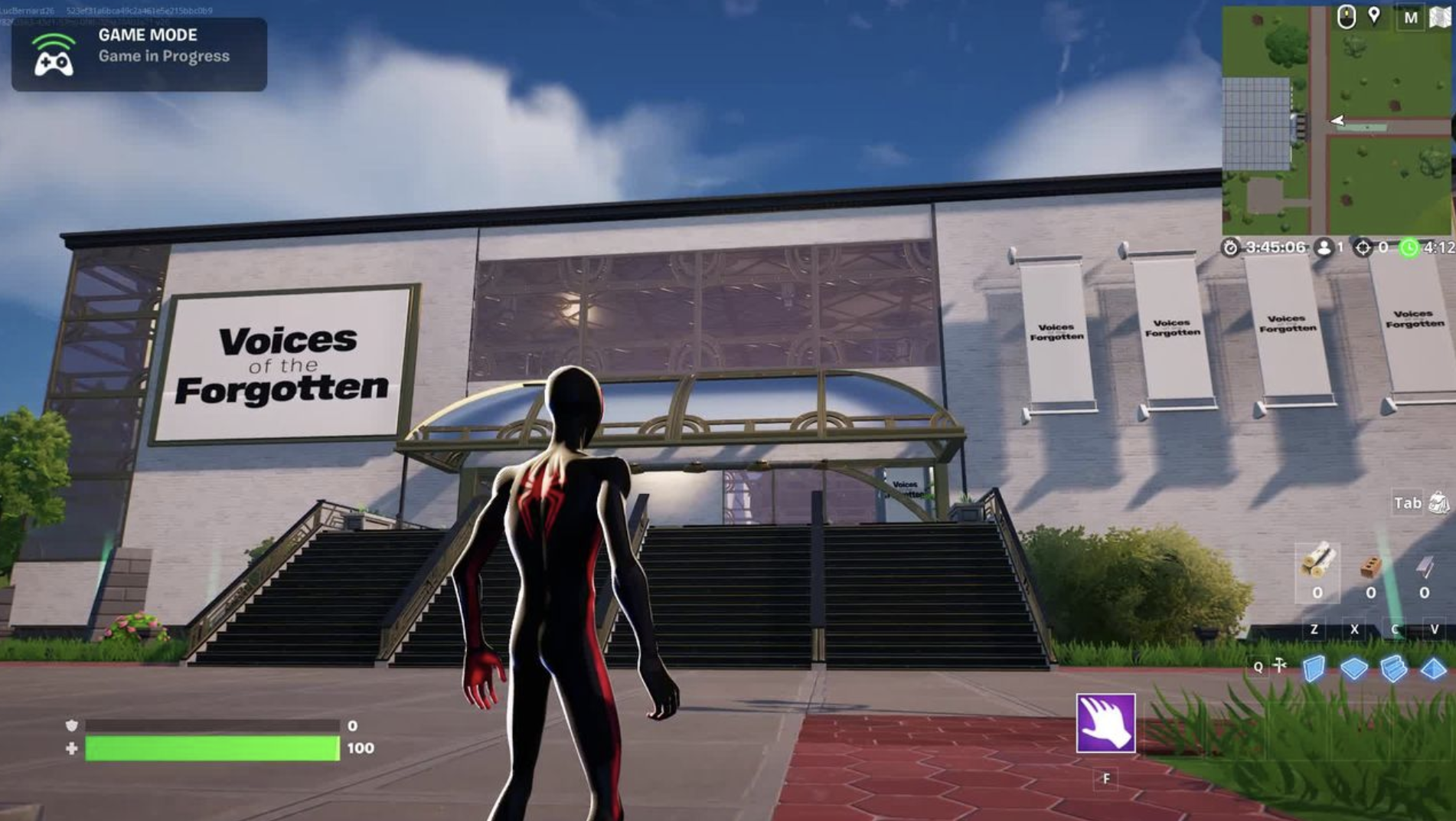Select the wood building material
Viewport: 1456px width, 821px height.
[x=1317, y=563]
